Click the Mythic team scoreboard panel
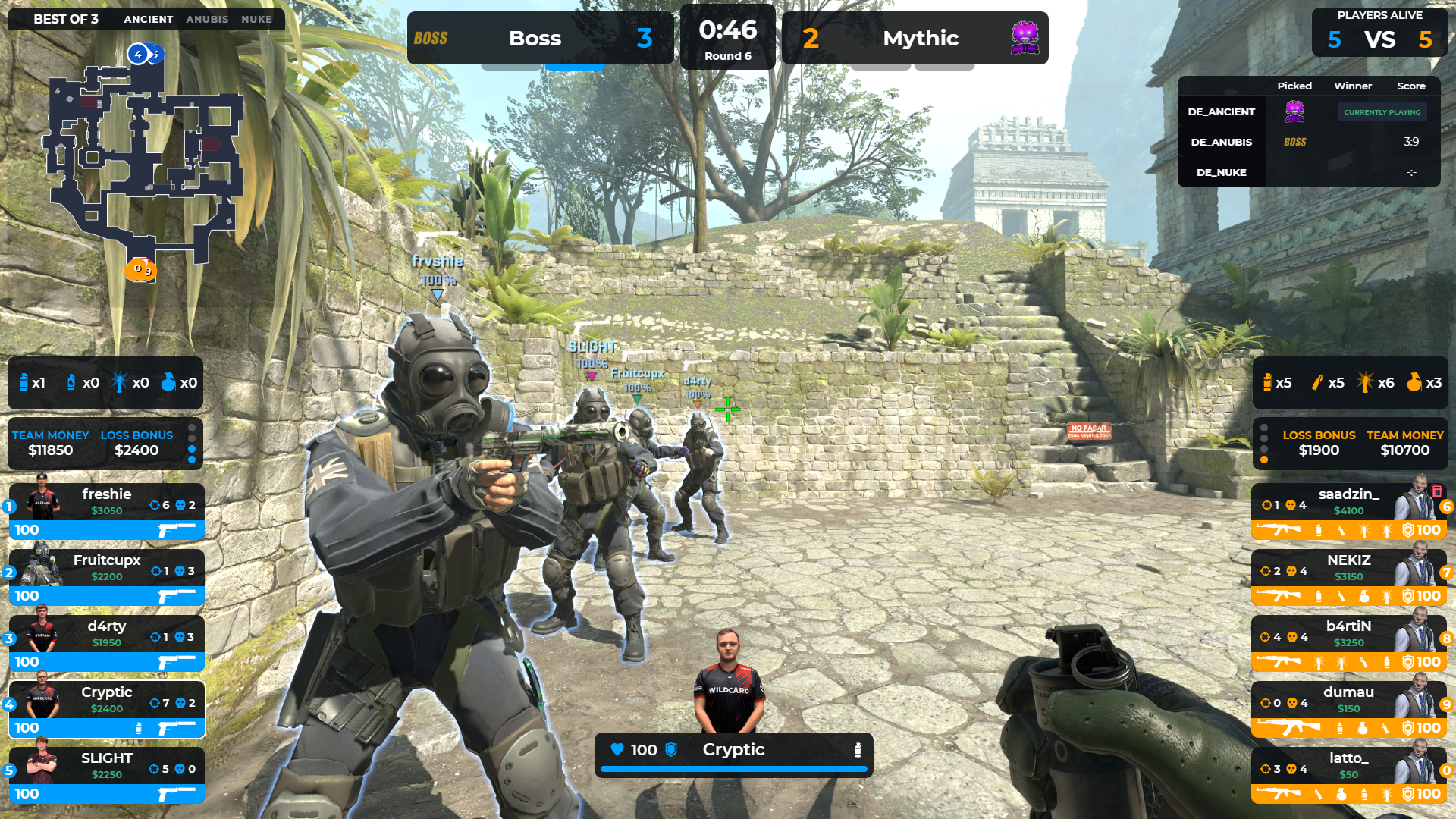The width and height of the screenshot is (1456, 819). click(915, 38)
